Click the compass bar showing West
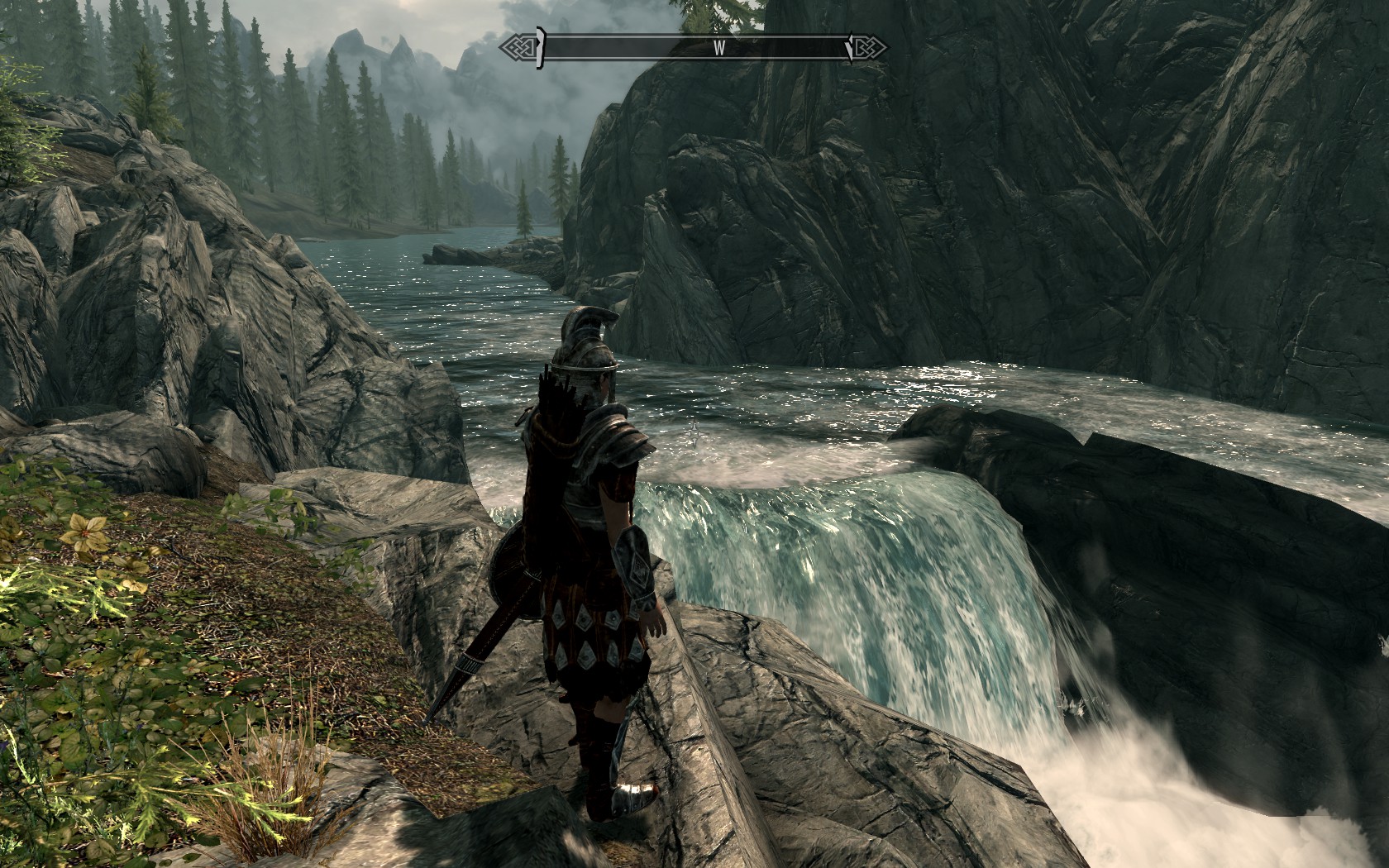 click(694, 48)
